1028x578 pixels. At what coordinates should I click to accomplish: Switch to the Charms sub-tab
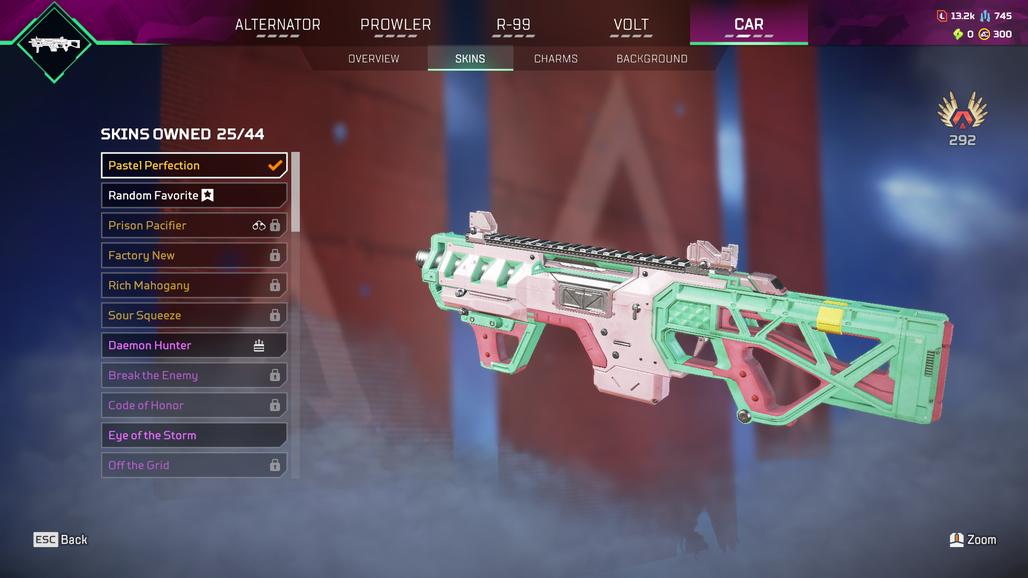click(x=556, y=59)
